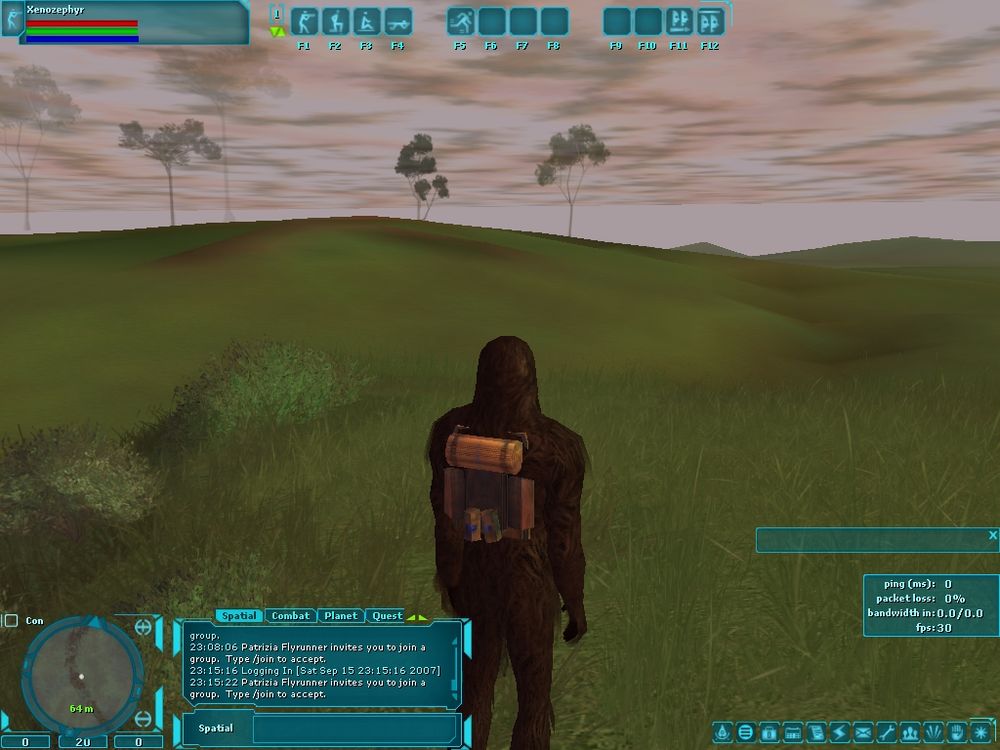Image resolution: width=1000 pixels, height=750 pixels.
Task: Switch to the Combat chat tab
Action: coord(290,616)
